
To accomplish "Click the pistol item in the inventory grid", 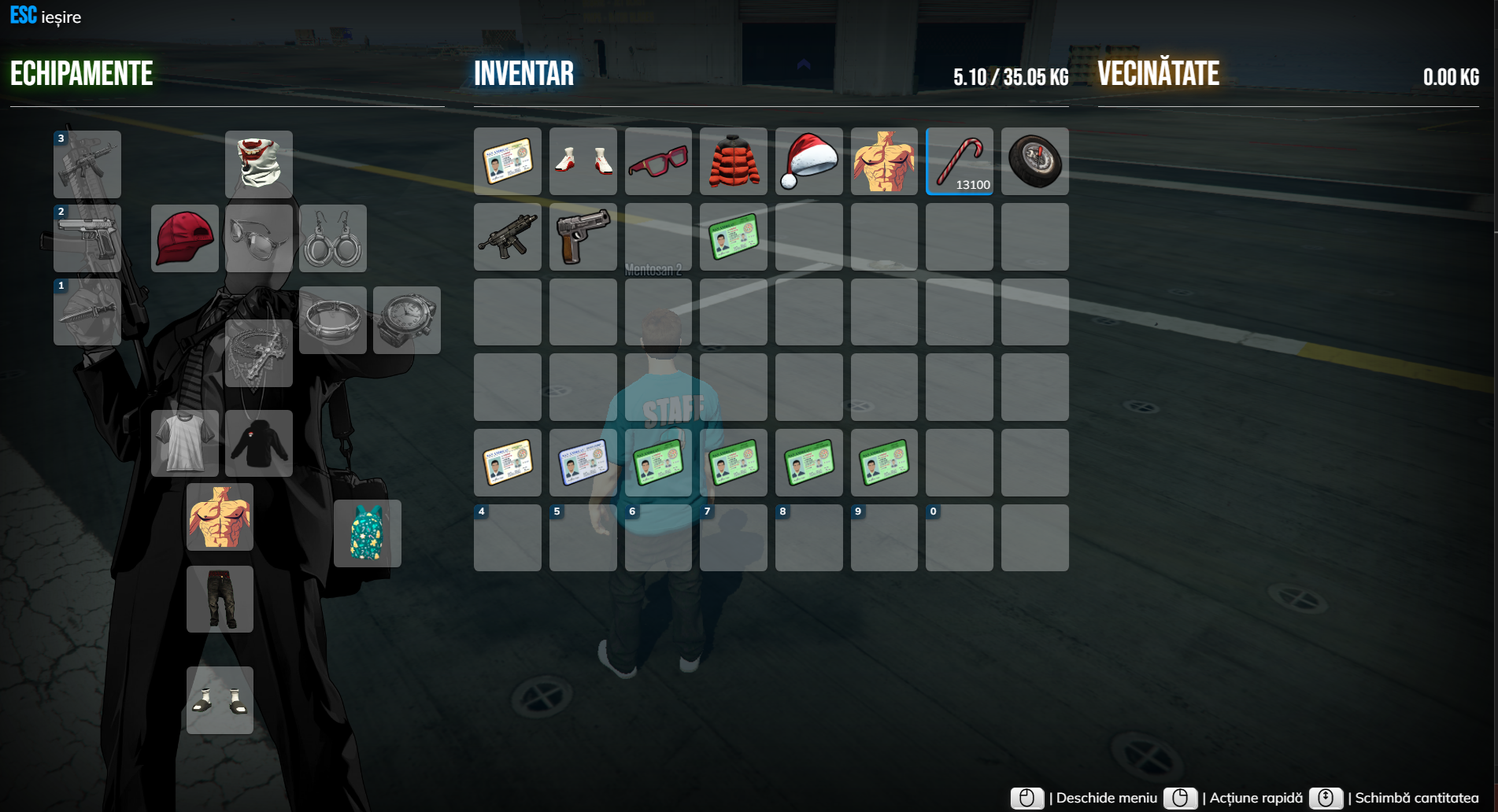I will click(x=583, y=237).
